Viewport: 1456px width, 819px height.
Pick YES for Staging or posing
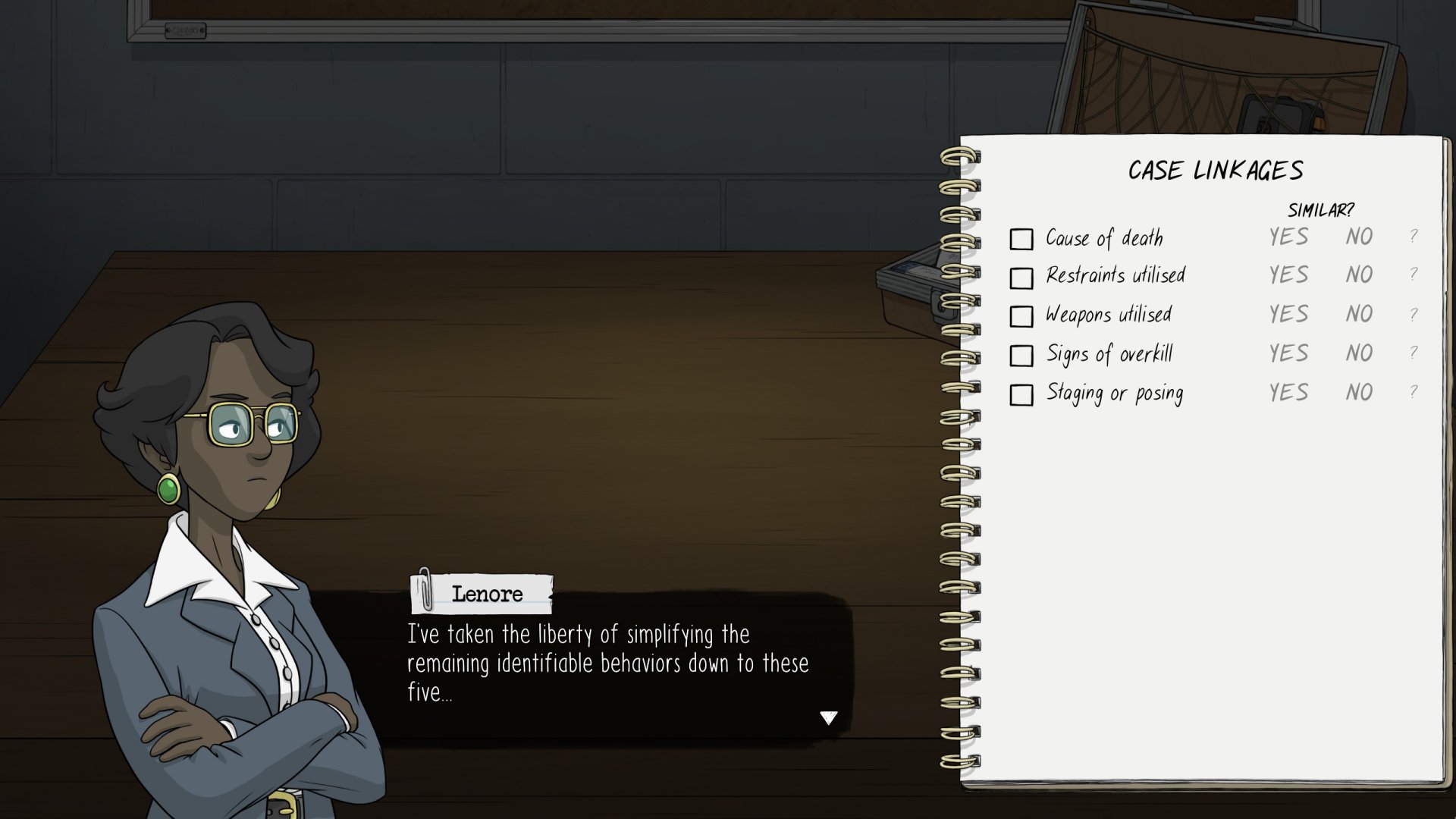[1288, 393]
